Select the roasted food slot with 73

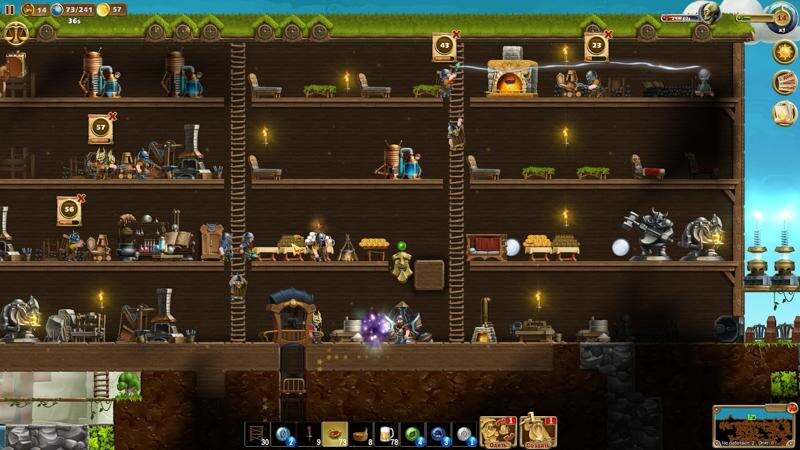point(335,433)
